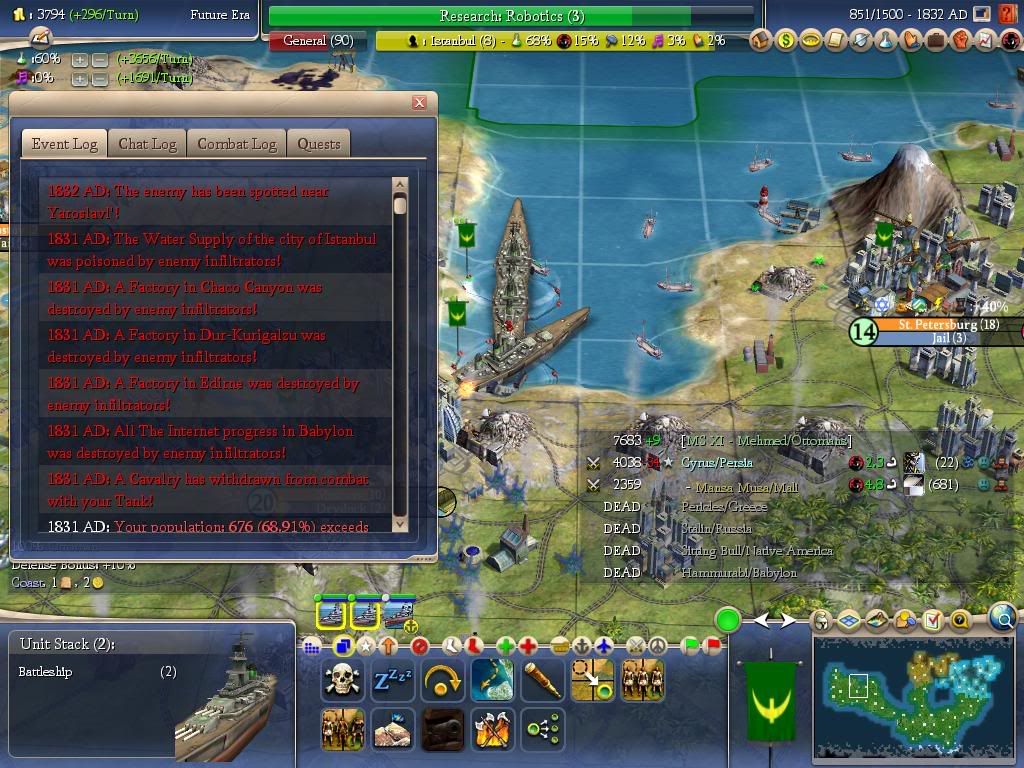Open the Combat Log tab
1024x768 pixels.
click(x=236, y=144)
